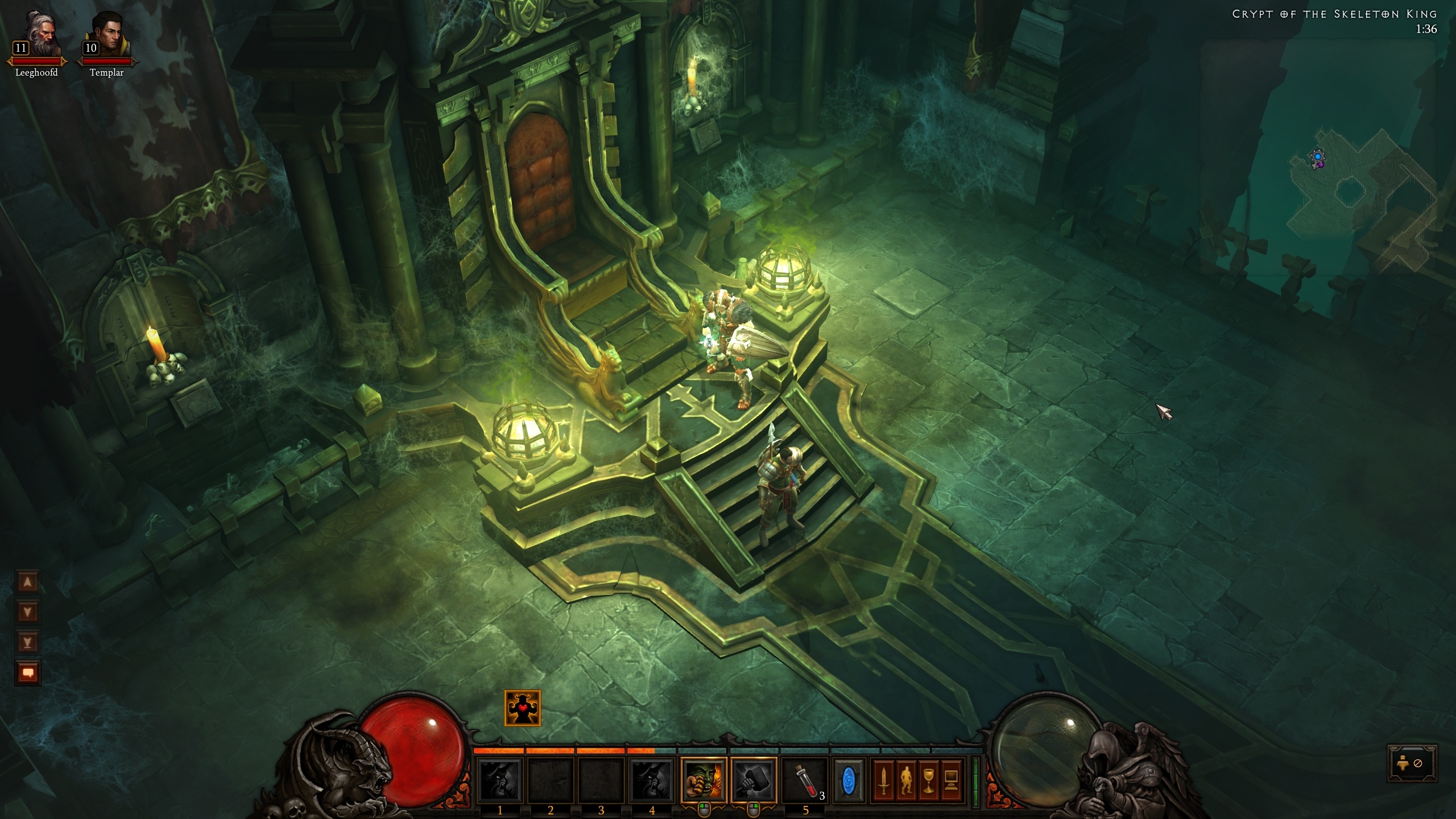Activate the shout skill in slot 1
This screenshot has width=1456, height=819.
click(500, 780)
